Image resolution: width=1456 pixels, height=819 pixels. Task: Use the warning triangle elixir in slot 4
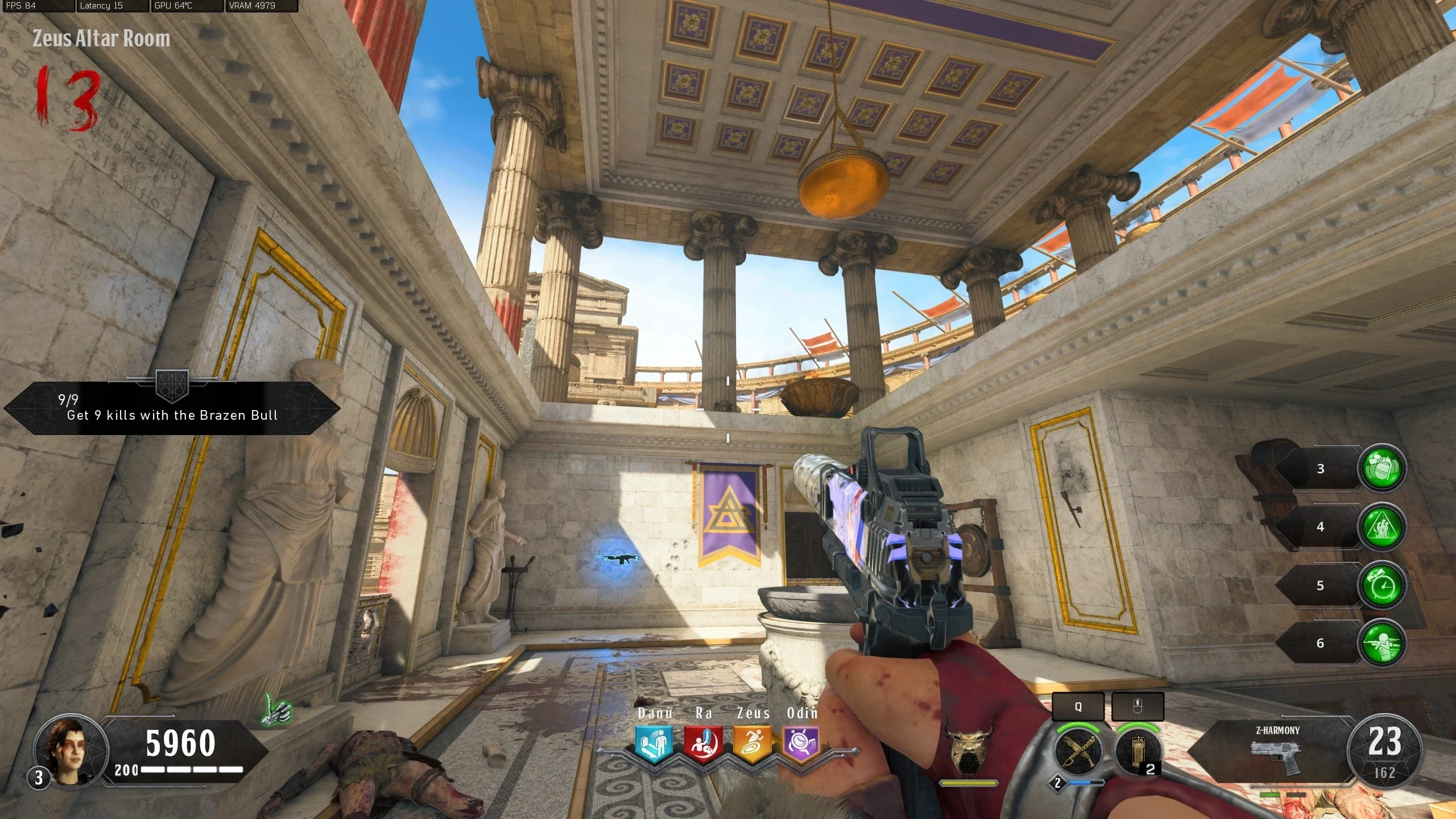click(1382, 527)
